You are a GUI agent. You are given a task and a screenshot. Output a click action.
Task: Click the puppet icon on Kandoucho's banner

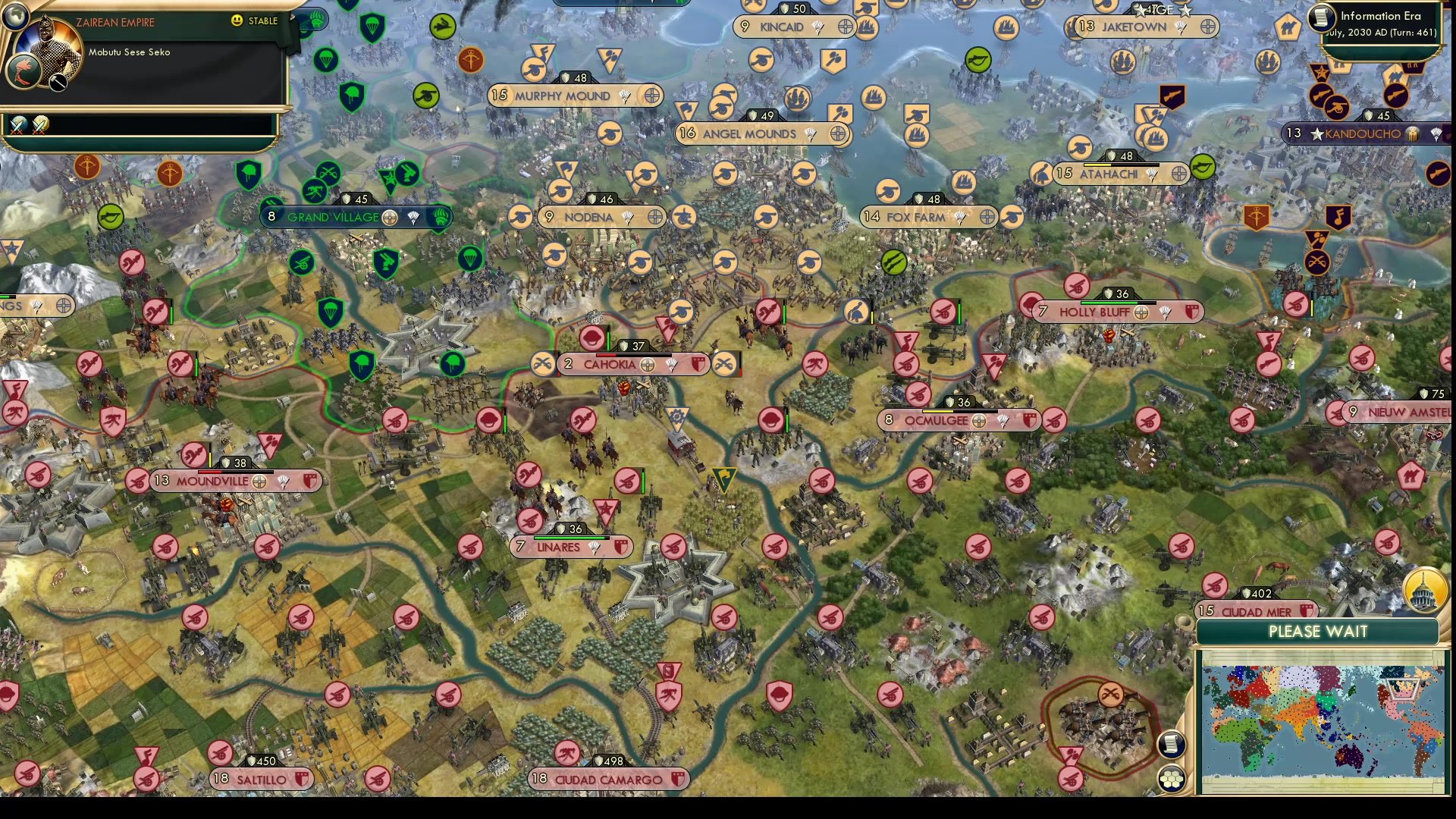pos(1414,135)
